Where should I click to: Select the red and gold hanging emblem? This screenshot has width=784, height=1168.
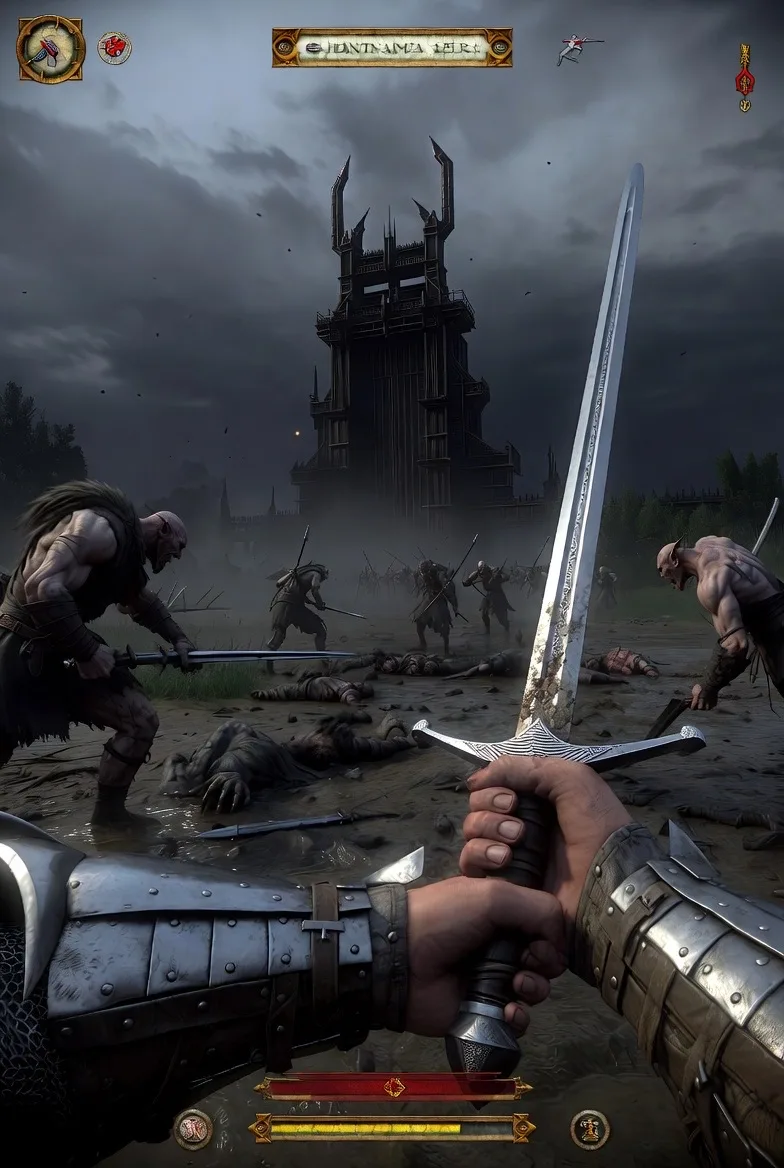744,77
